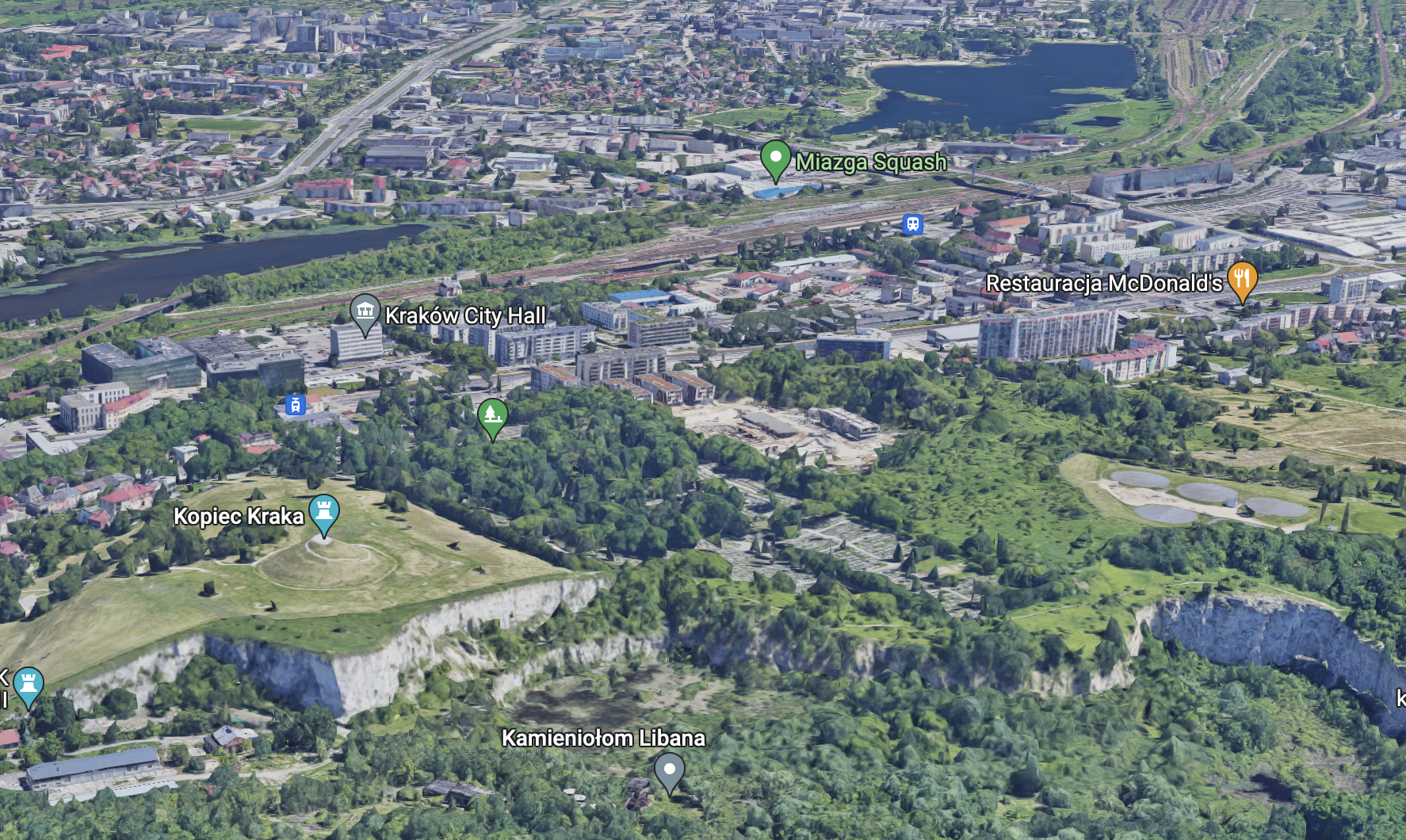Image resolution: width=1406 pixels, height=840 pixels.
Task: Open the green park marker with tree icon
Action: coord(492,417)
